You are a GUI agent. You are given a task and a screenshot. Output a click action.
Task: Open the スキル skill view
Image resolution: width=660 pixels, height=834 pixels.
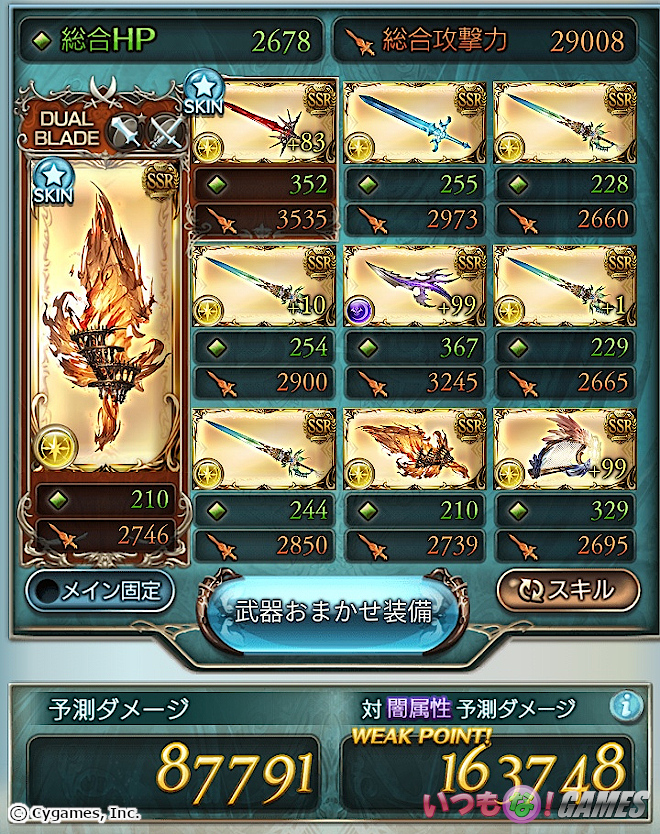[568, 589]
